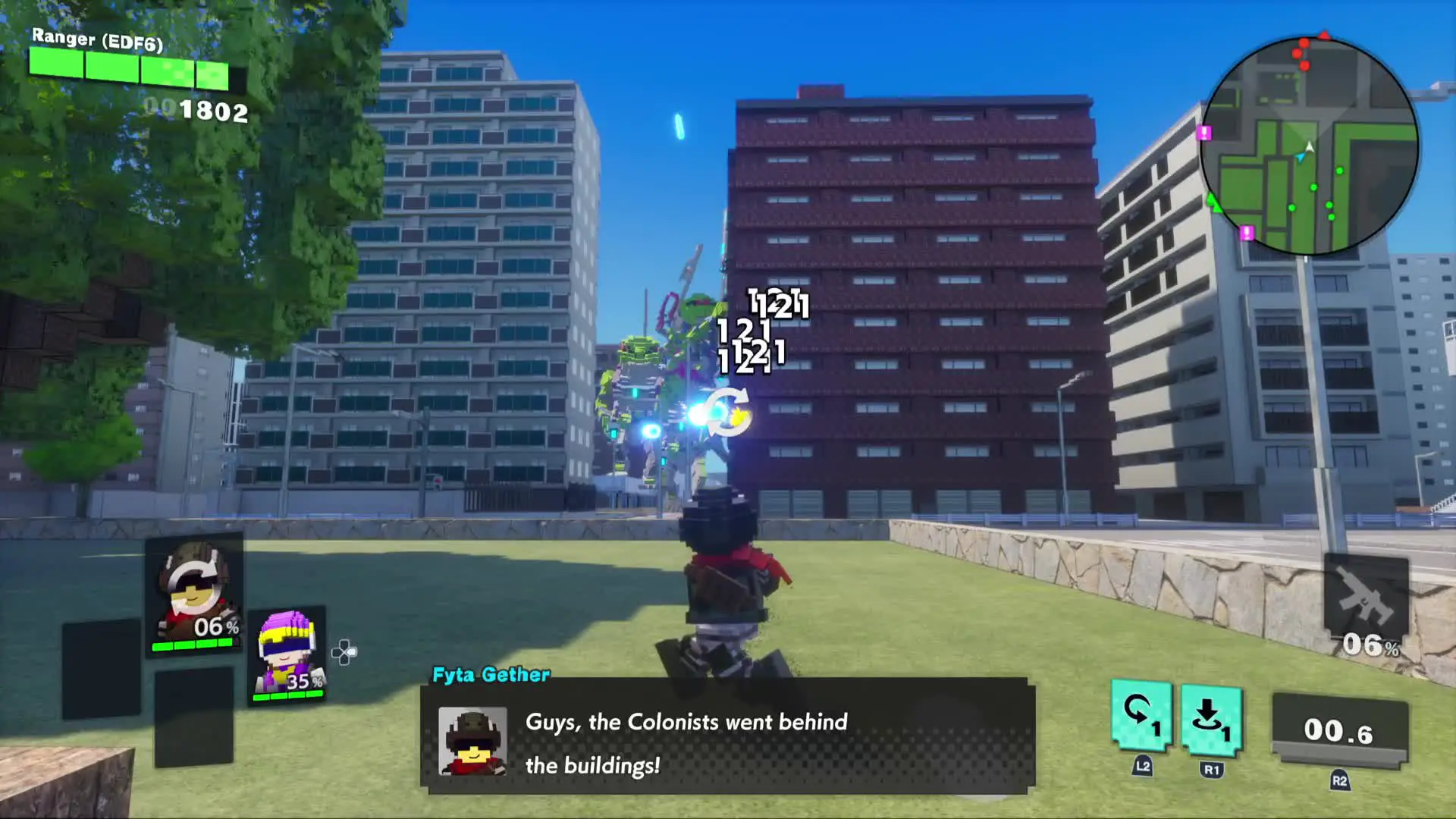Select the purple-helmet squad member portrait
This screenshot has height=819, width=1456.
pyautogui.click(x=287, y=655)
